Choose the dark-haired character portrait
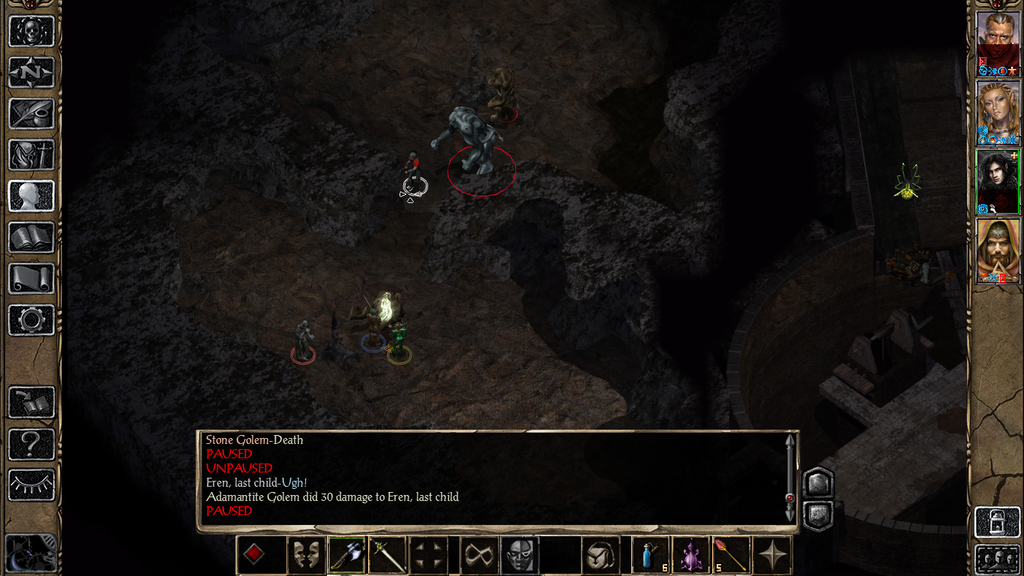Screen dimensions: 1024x576 998,181
